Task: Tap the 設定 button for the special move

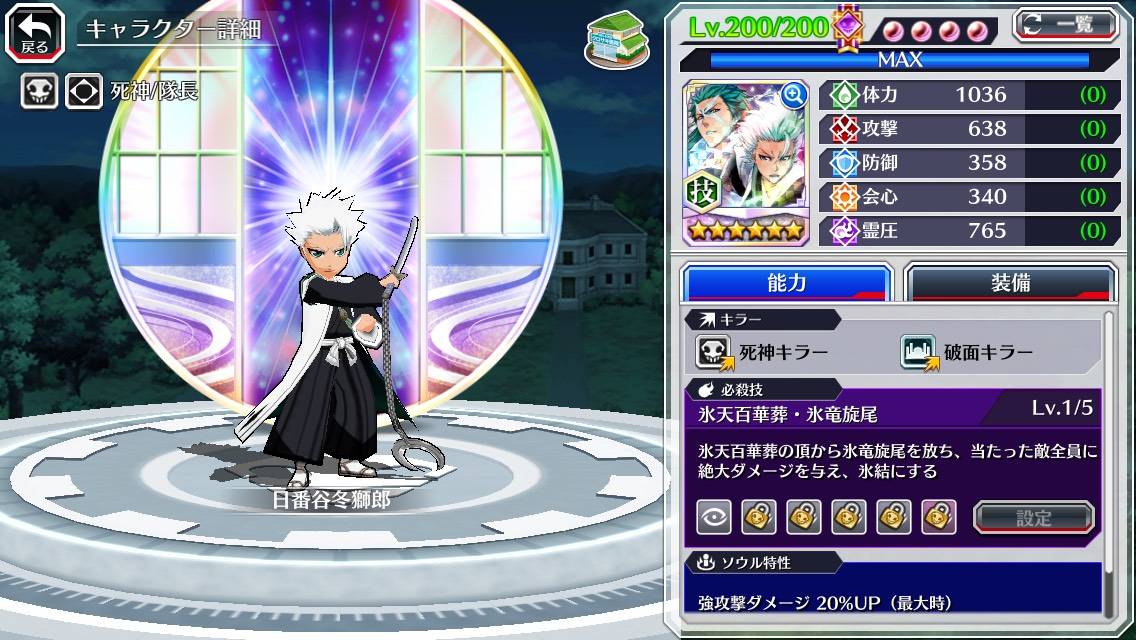Action: (1034, 517)
